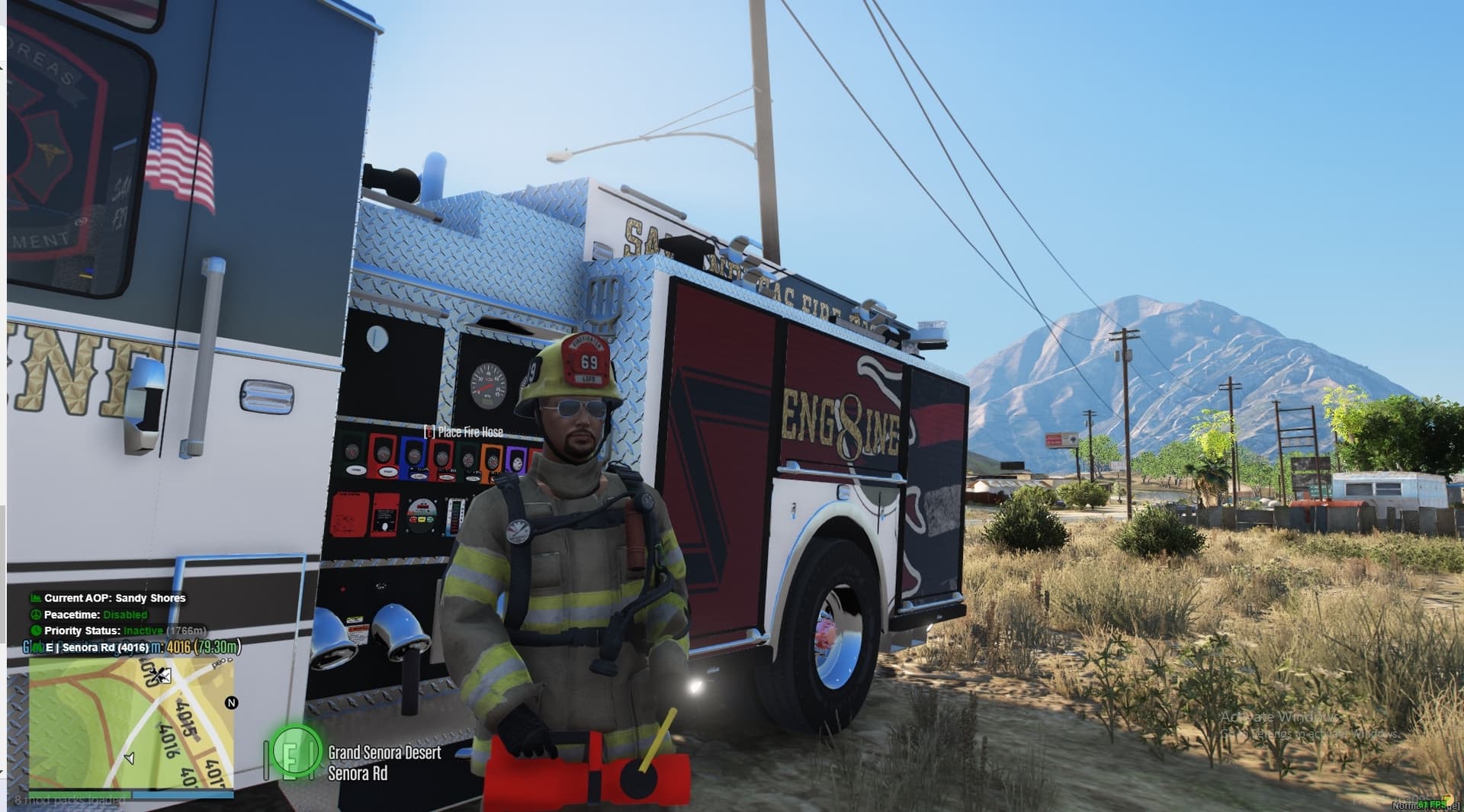Click the green health bar under minimap
The image size is (1464, 812).
[x=80, y=794]
